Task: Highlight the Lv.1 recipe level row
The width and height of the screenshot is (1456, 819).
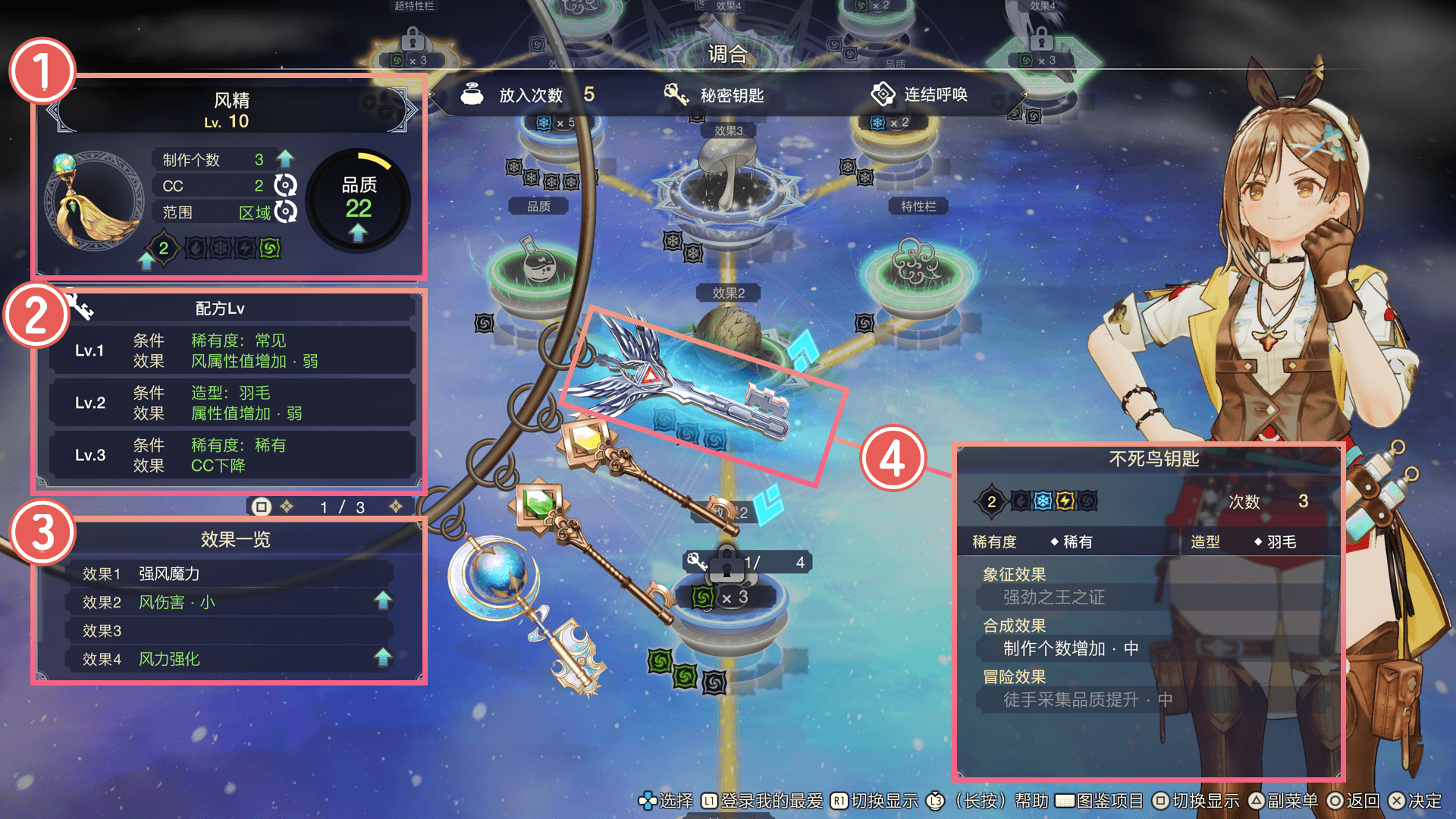Action: 231,350
